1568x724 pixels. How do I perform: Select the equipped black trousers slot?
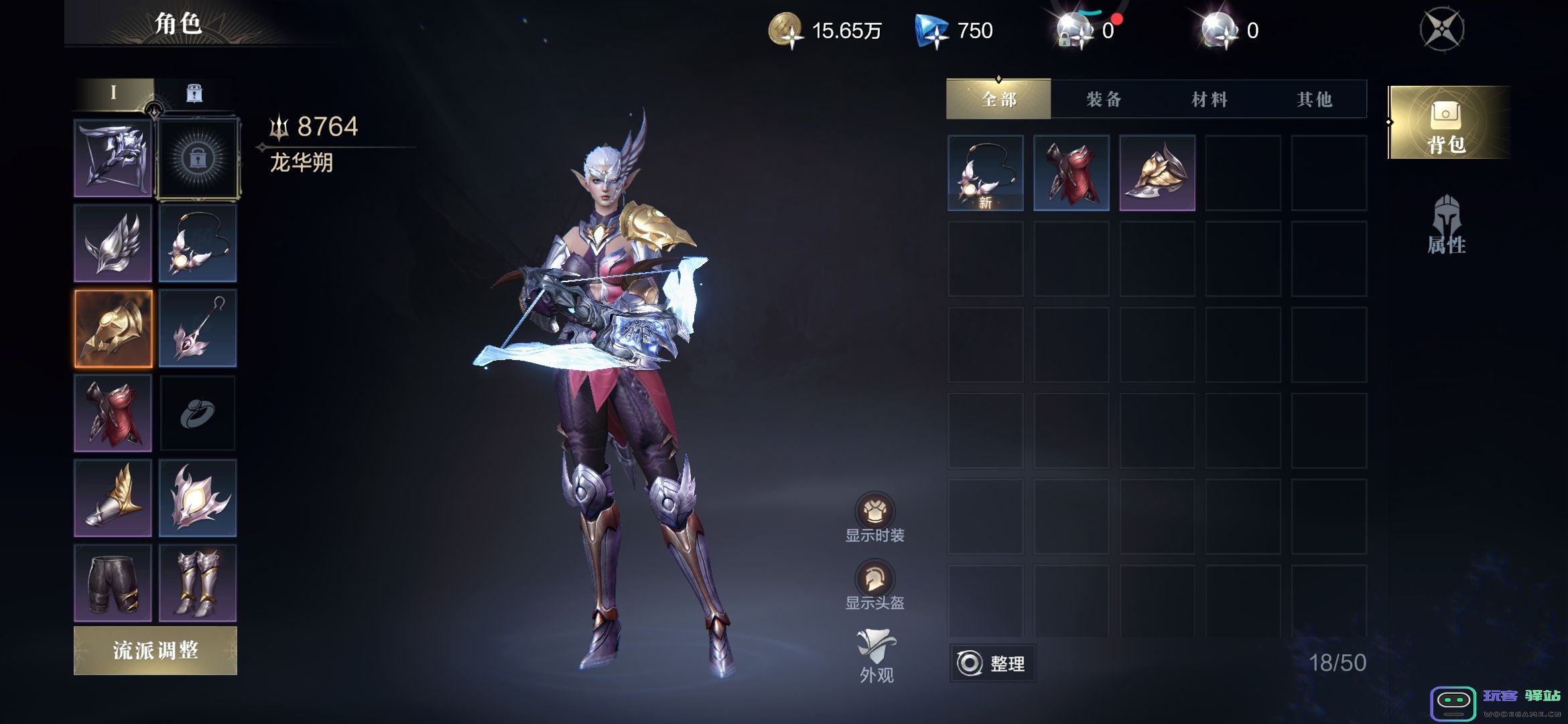[x=113, y=583]
